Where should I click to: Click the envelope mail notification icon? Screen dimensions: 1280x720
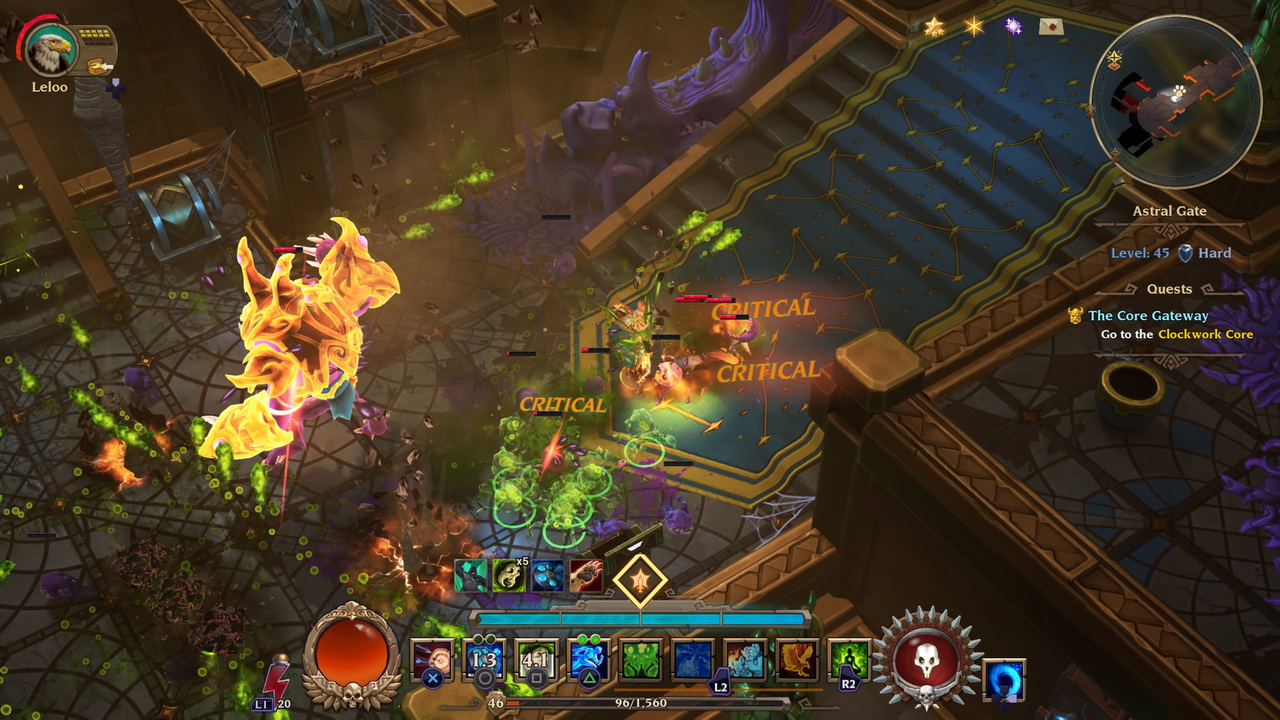click(1050, 27)
